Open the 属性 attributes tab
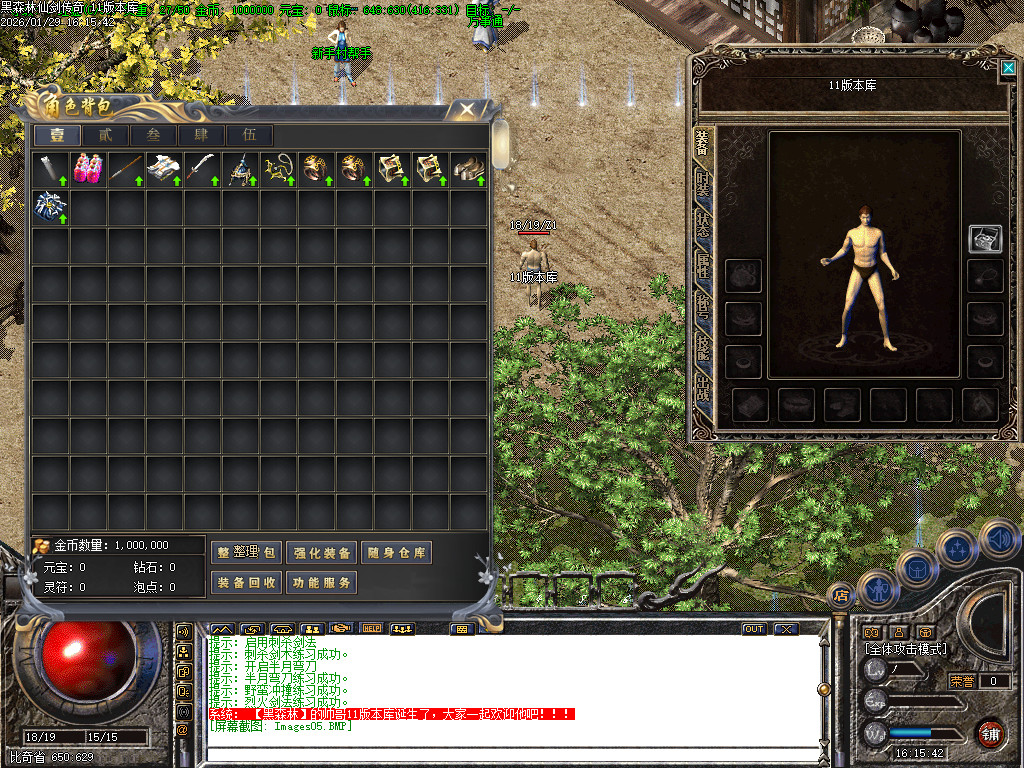 [703, 264]
